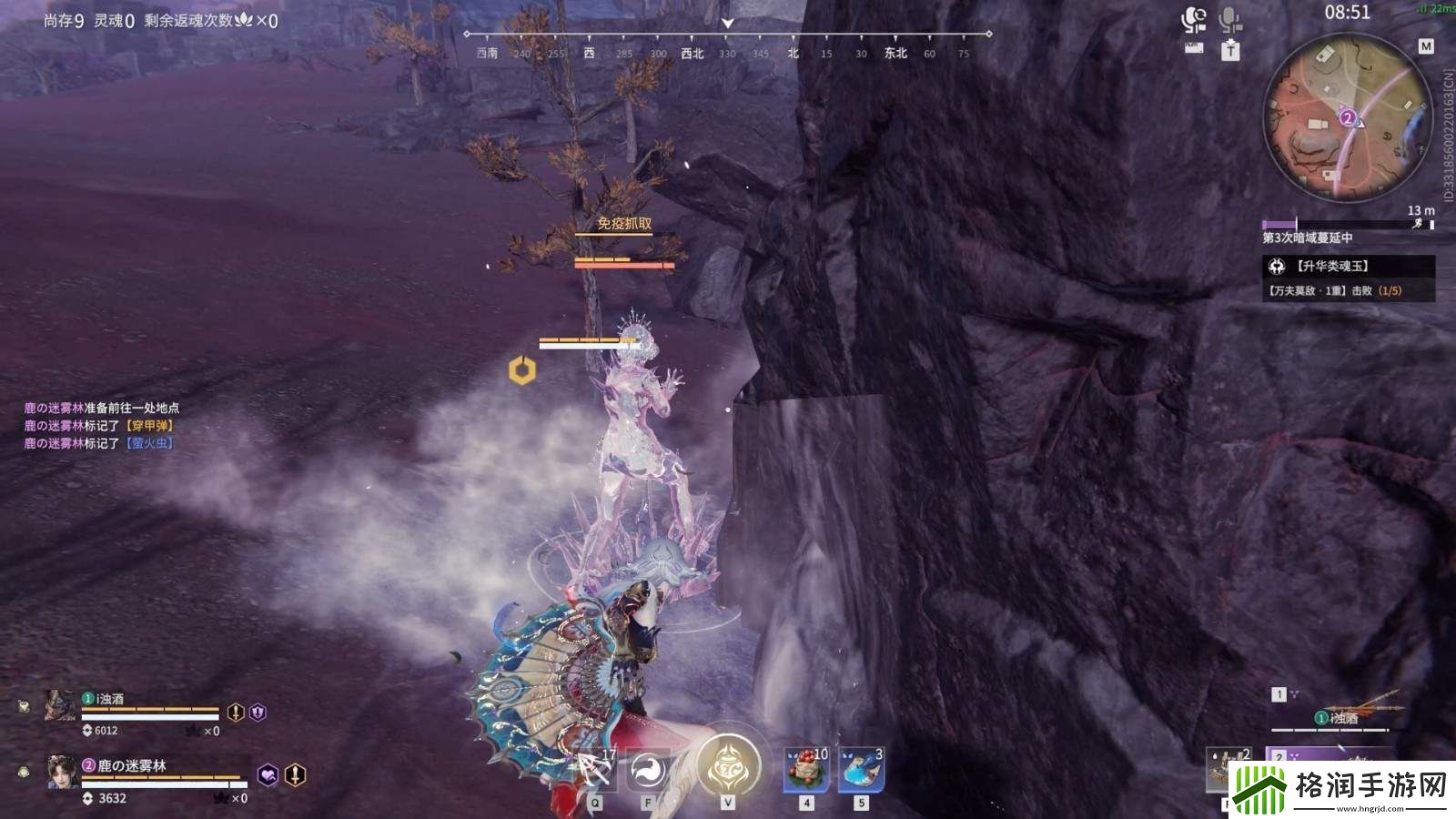Toggle the microphone icon
This screenshot has width=1456, height=819.
tap(1230, 20)
